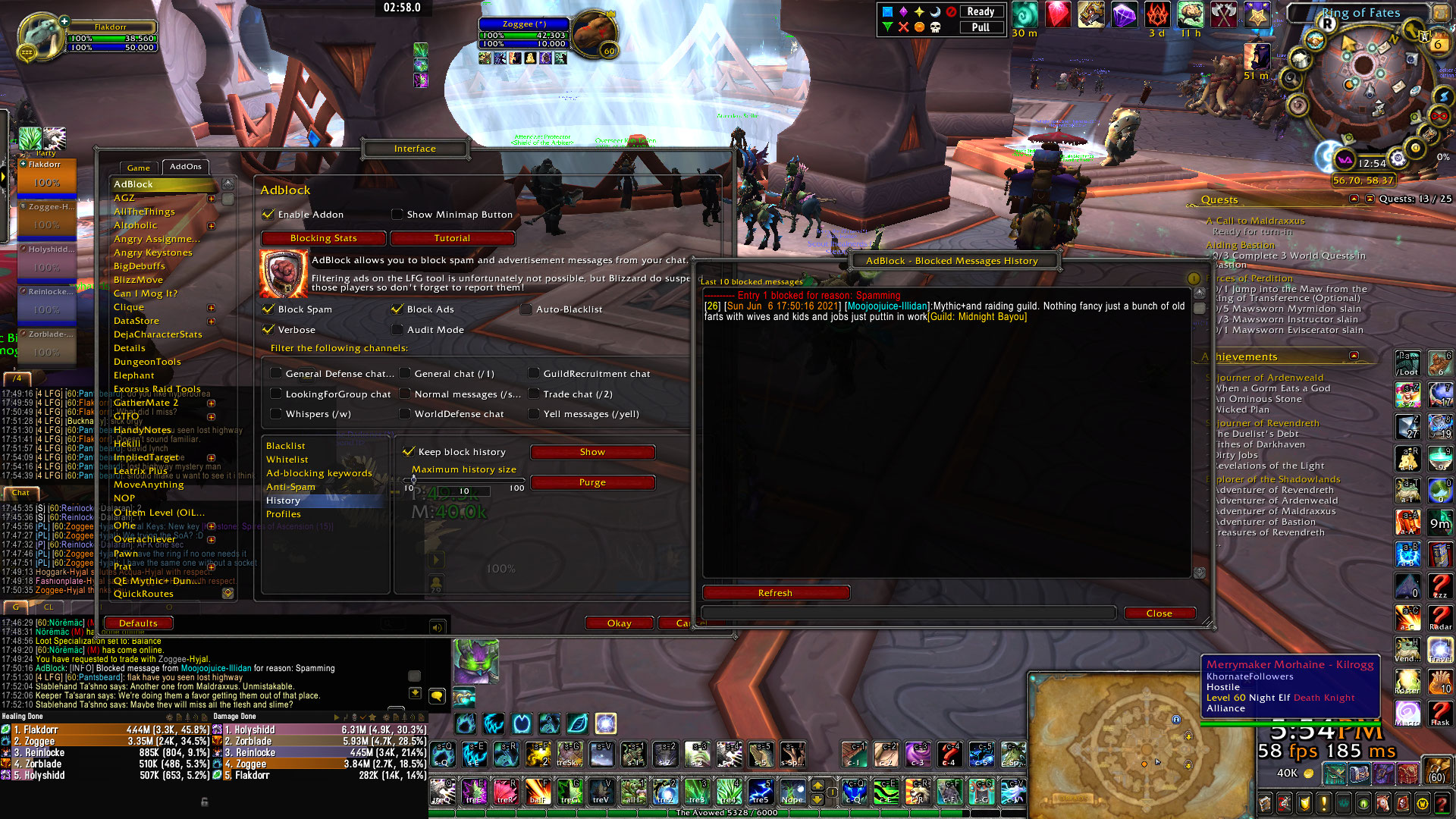
Task: Click the speaker icon beside the Defaults button
Action: [437, 628]
